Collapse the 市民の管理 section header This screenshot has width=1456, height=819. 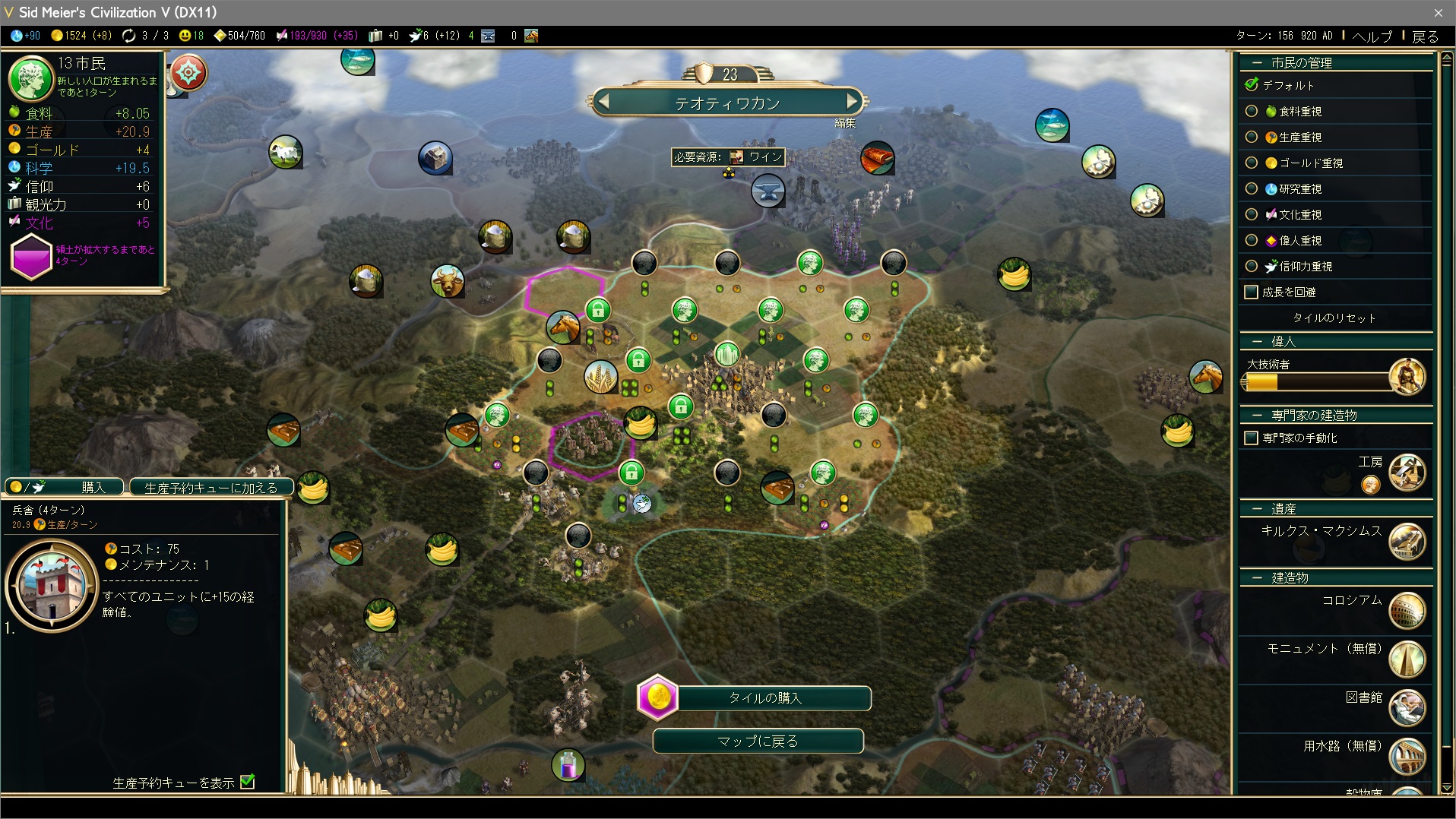tap(1258, 62)
